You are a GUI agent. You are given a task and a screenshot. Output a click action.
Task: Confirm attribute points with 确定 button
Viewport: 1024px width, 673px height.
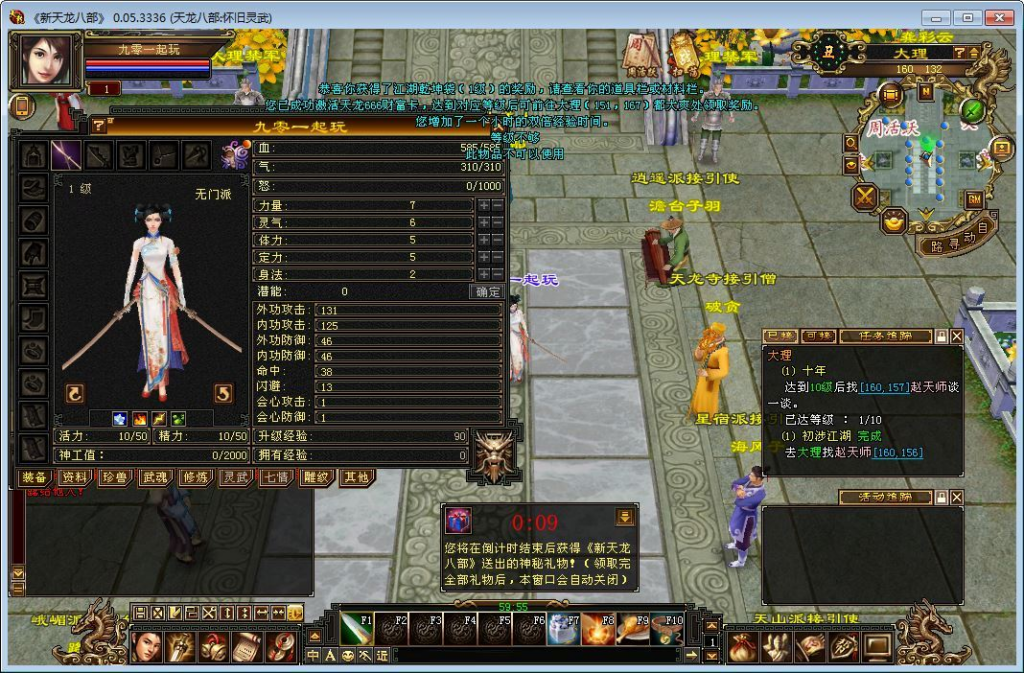(x=486, y=292)
